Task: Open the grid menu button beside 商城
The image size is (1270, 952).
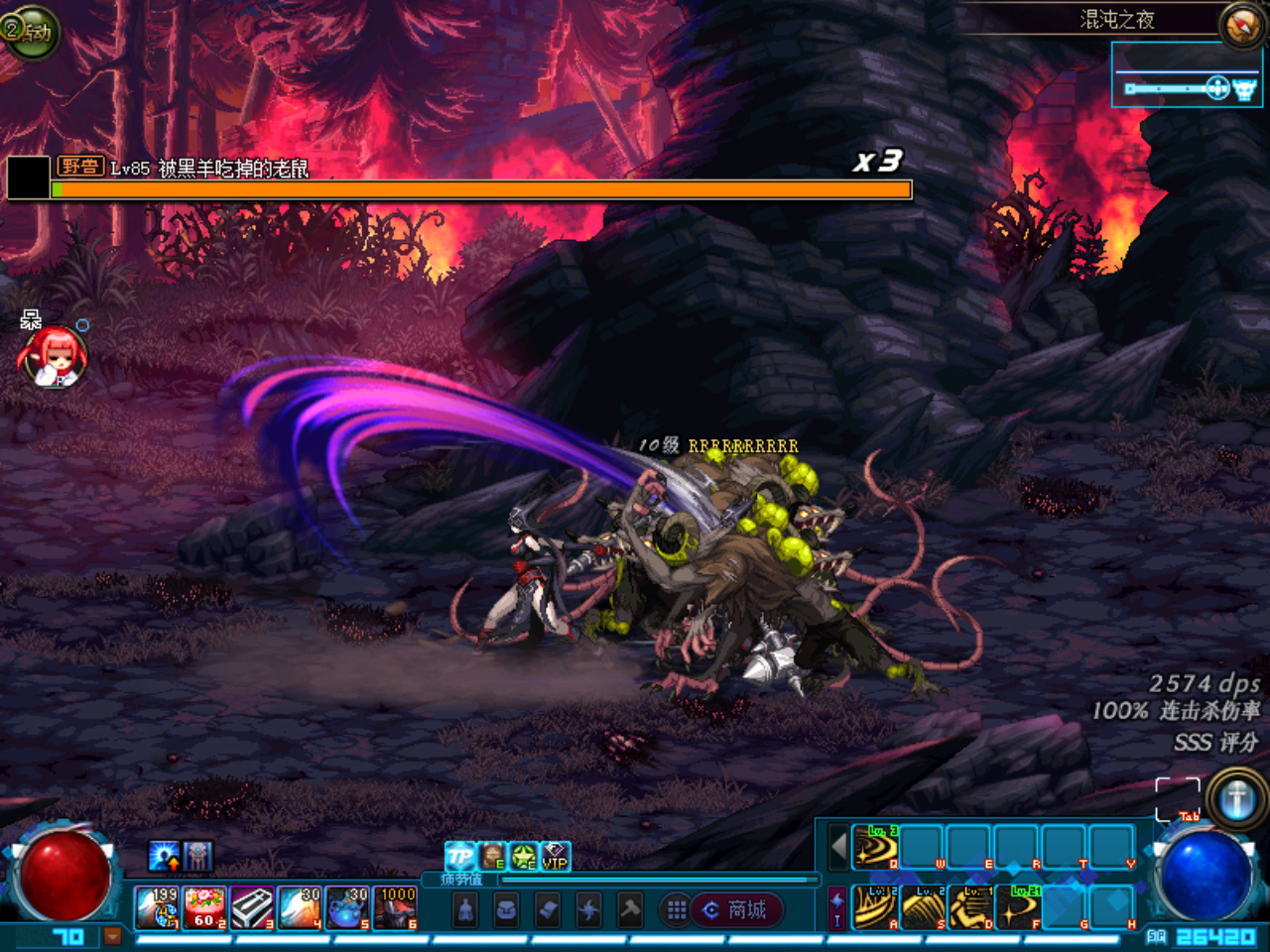Action: click(677, 909)
